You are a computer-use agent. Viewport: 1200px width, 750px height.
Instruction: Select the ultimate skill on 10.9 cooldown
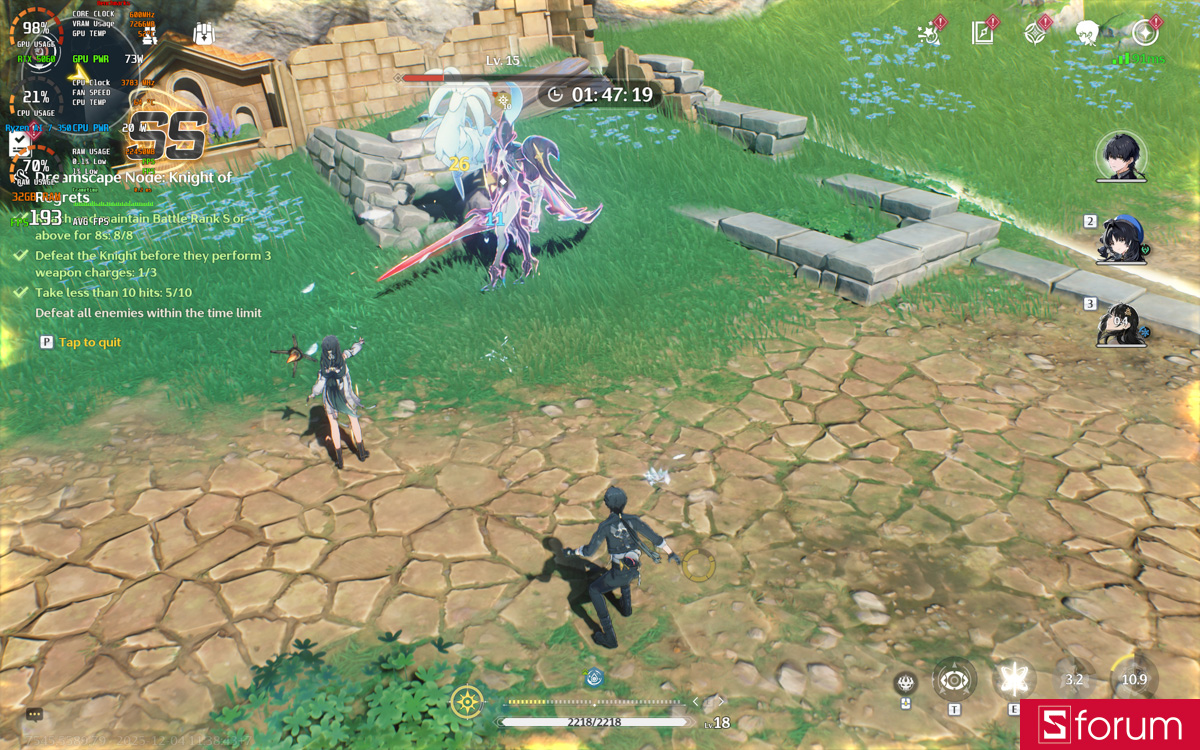(x=1134, y=679)
